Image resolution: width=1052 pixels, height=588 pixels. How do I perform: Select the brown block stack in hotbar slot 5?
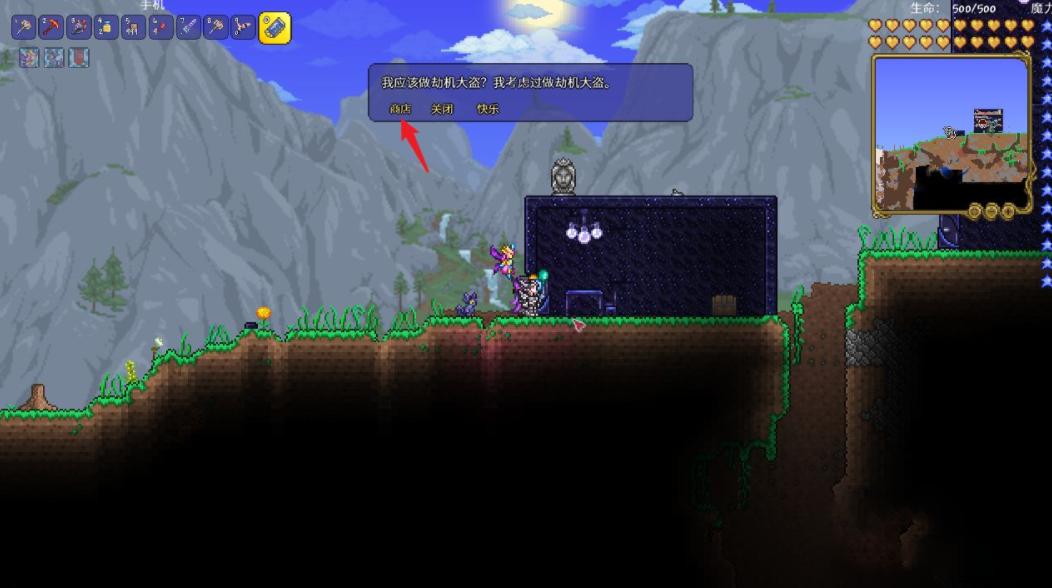tap(134, 28)
